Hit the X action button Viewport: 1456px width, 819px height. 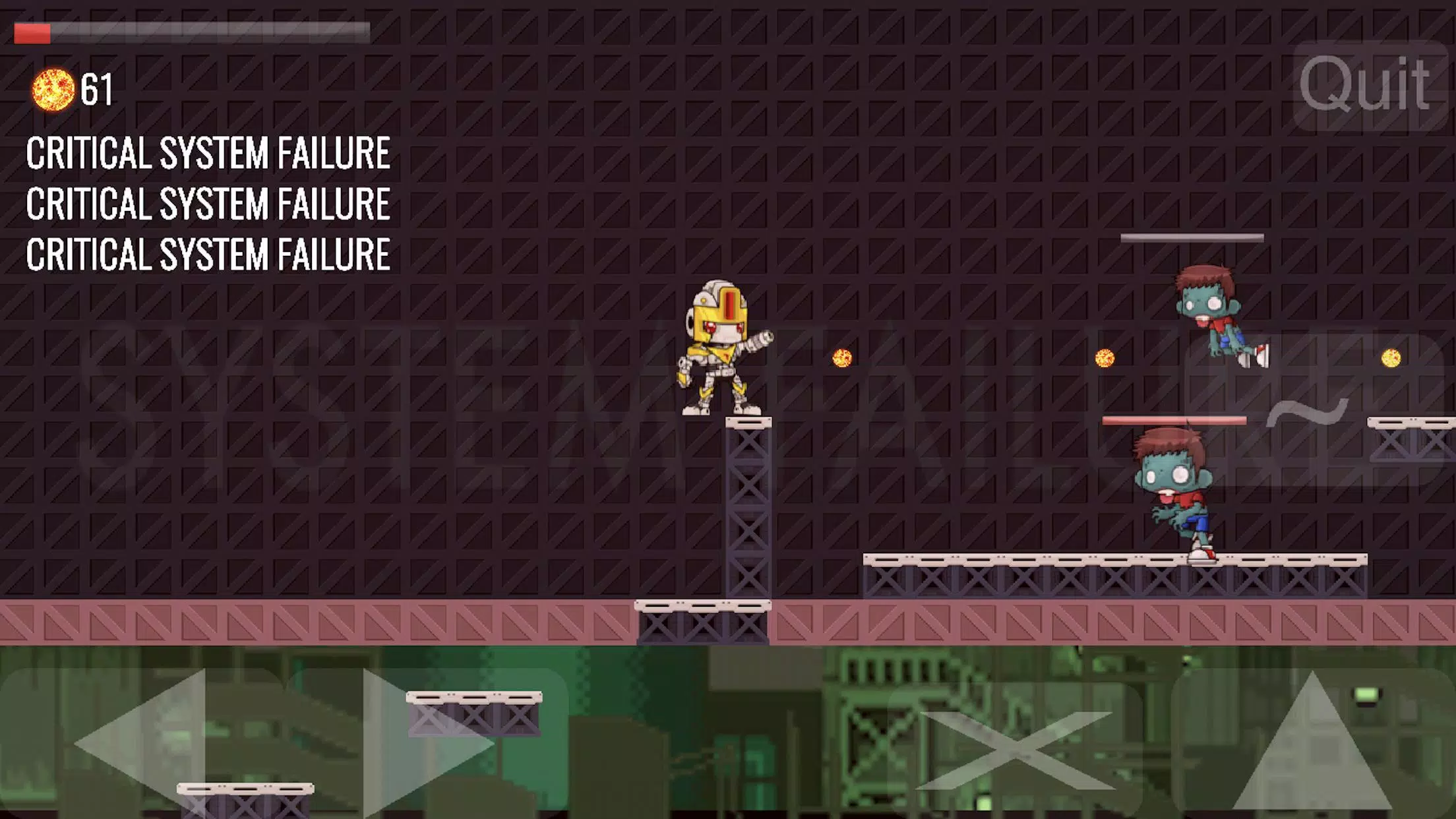(x=1016, y=748)
